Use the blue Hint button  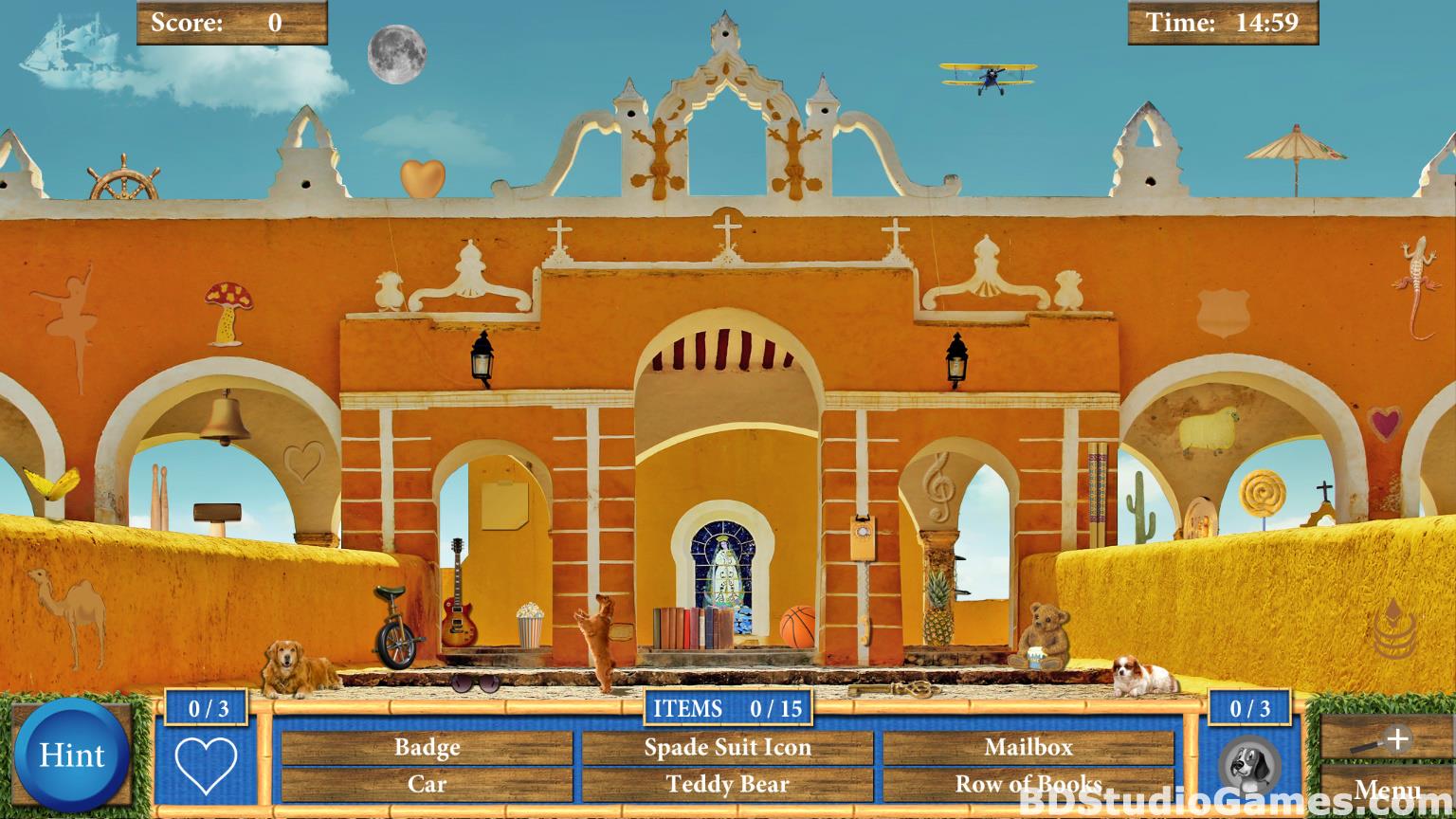click(72, 755)
